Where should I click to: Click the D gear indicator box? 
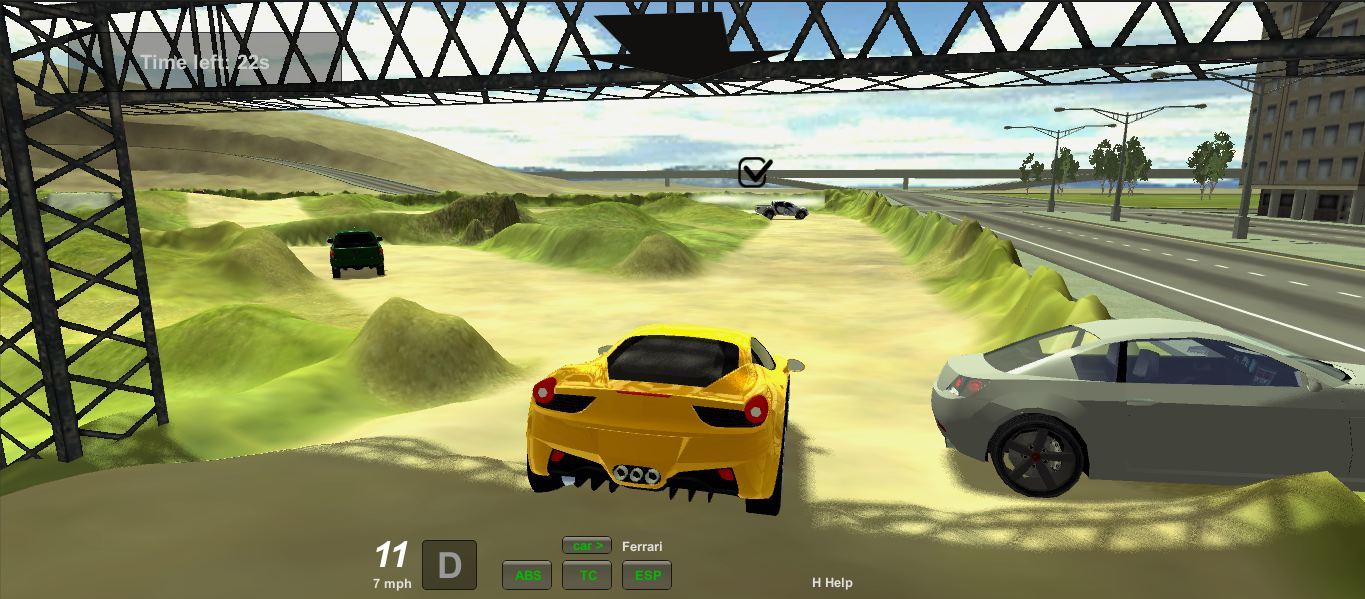(449, 565)
